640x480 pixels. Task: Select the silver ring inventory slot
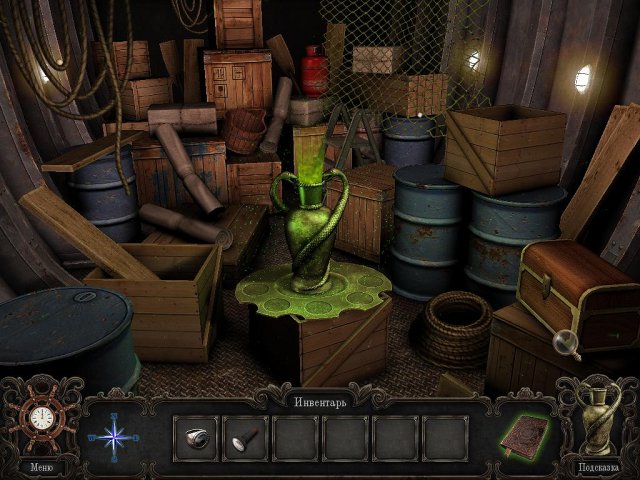tap(195, 437)
